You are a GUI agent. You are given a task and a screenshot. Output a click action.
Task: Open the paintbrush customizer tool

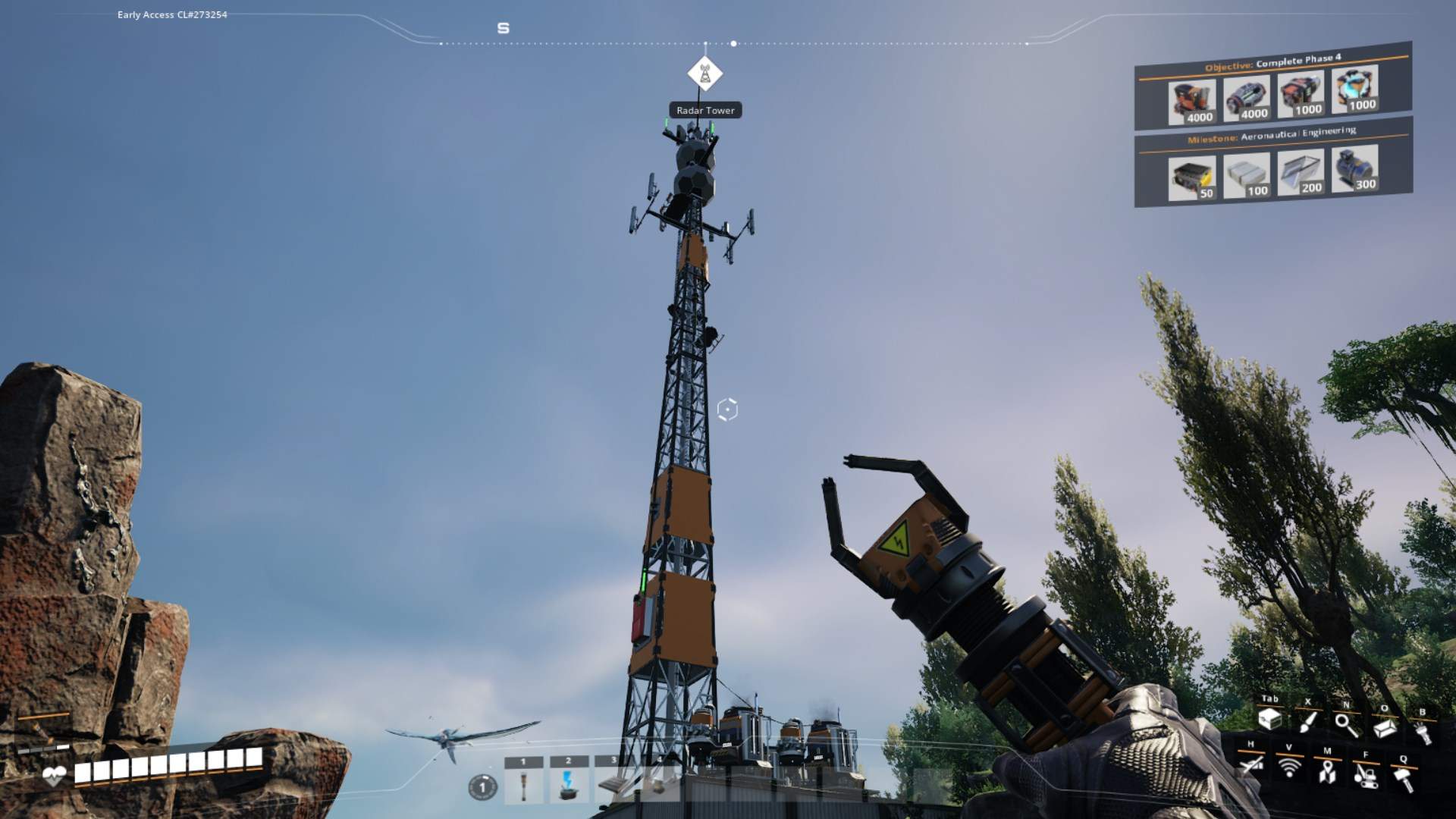point(1307,721)
